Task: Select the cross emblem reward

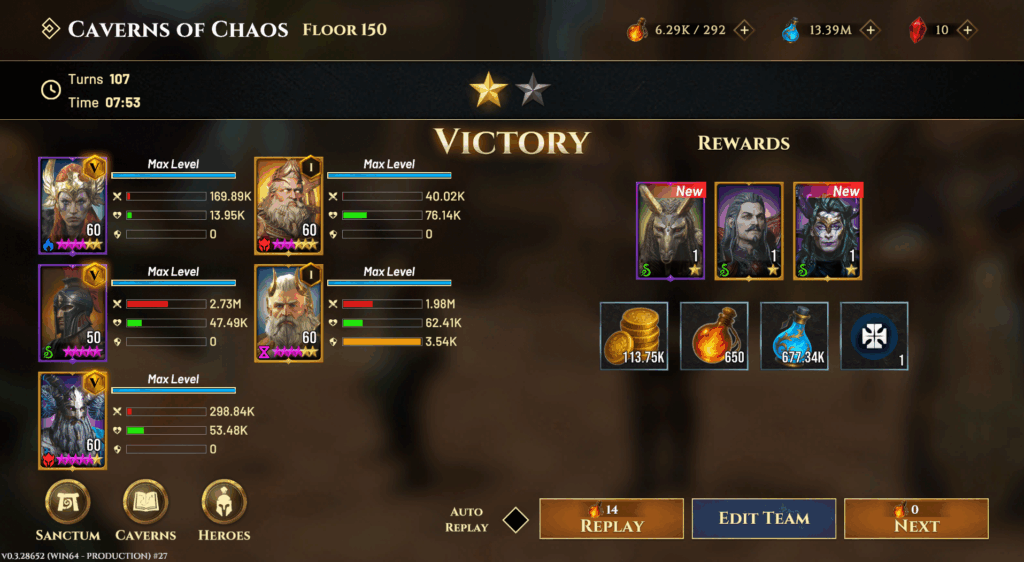Action: tap(874, 336)
